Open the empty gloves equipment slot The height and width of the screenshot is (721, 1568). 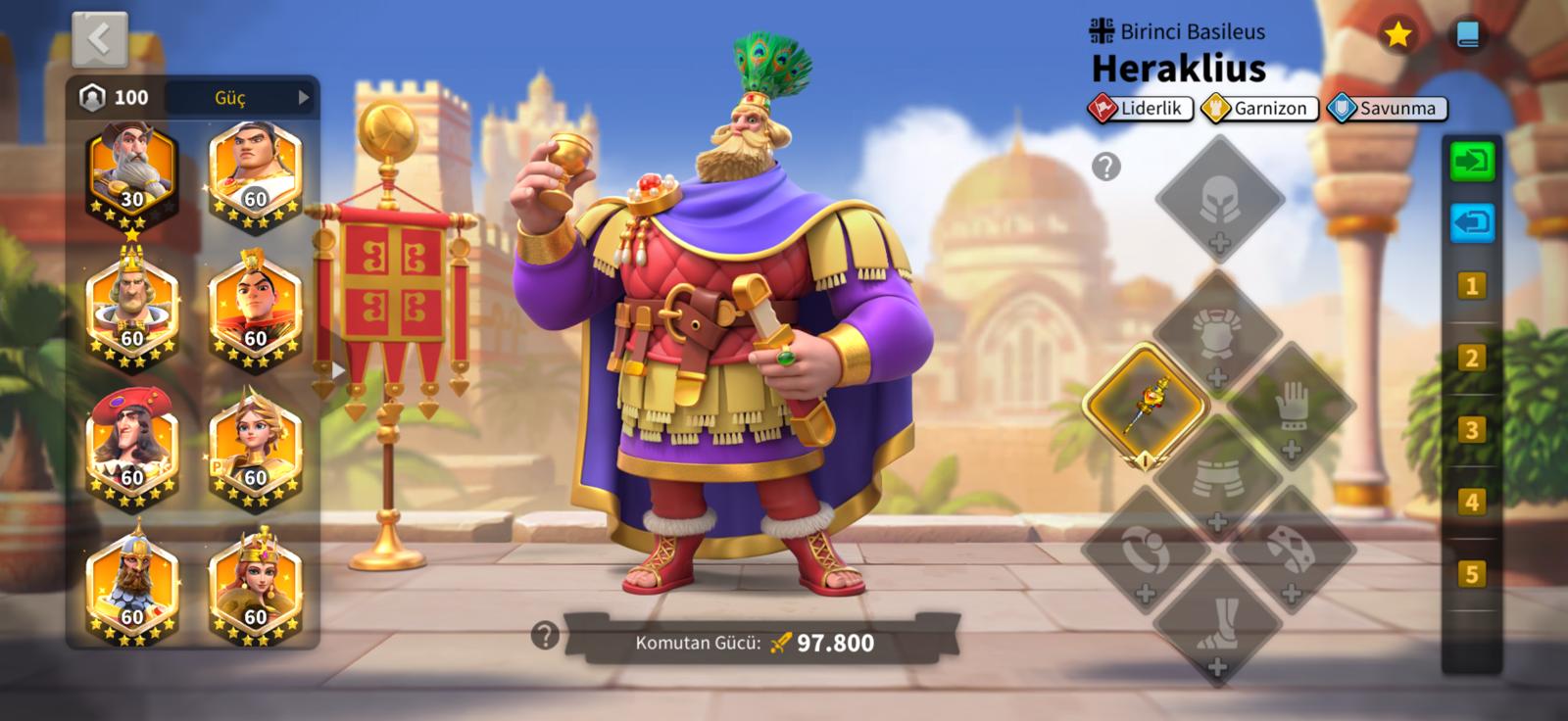click(1292, 406)
